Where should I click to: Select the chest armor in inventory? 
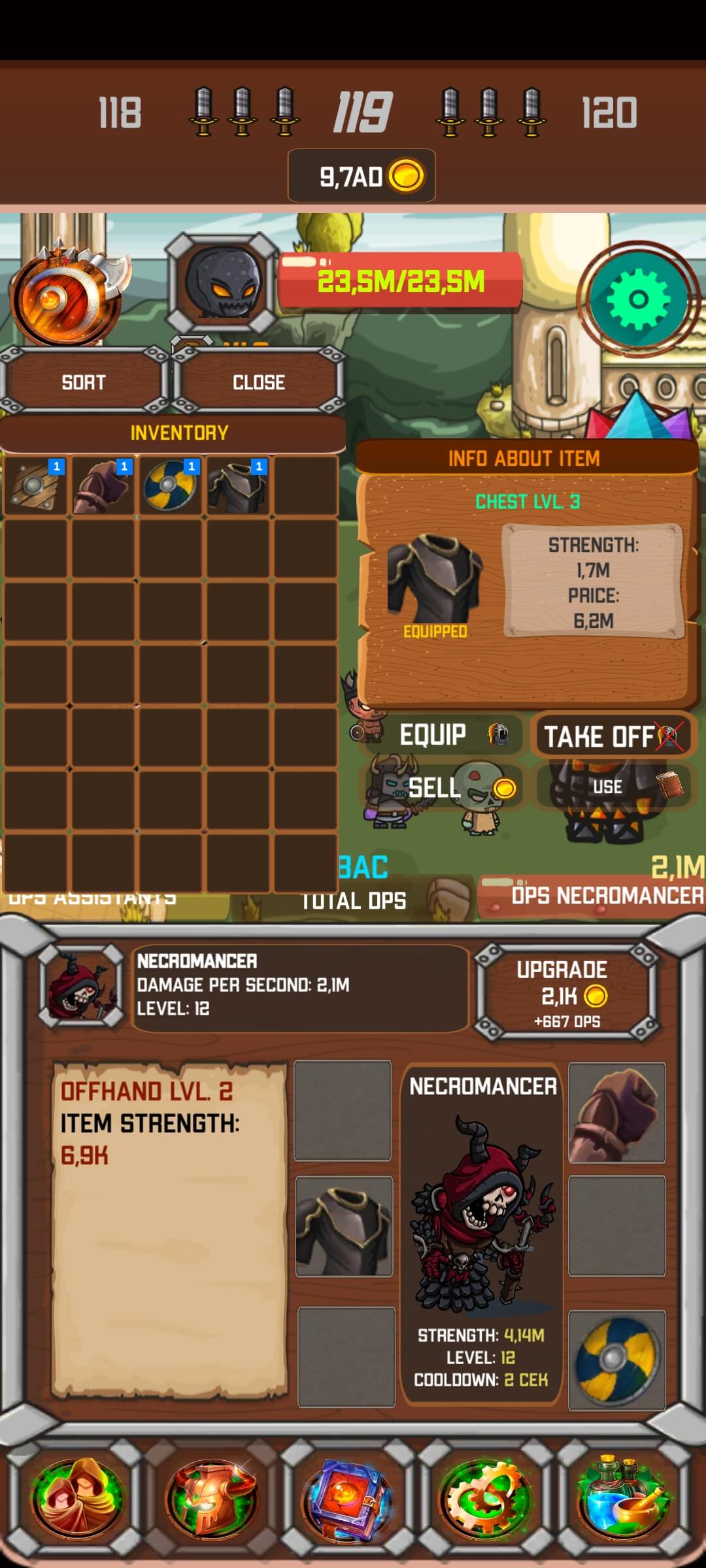click(238, 486)
